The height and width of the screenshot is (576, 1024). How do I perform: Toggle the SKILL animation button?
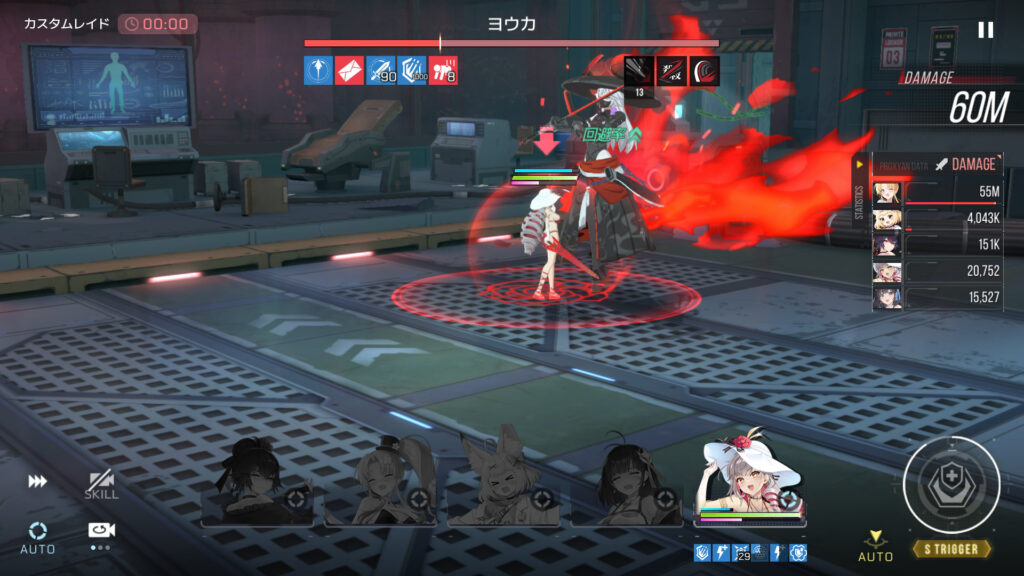[101, 484]
